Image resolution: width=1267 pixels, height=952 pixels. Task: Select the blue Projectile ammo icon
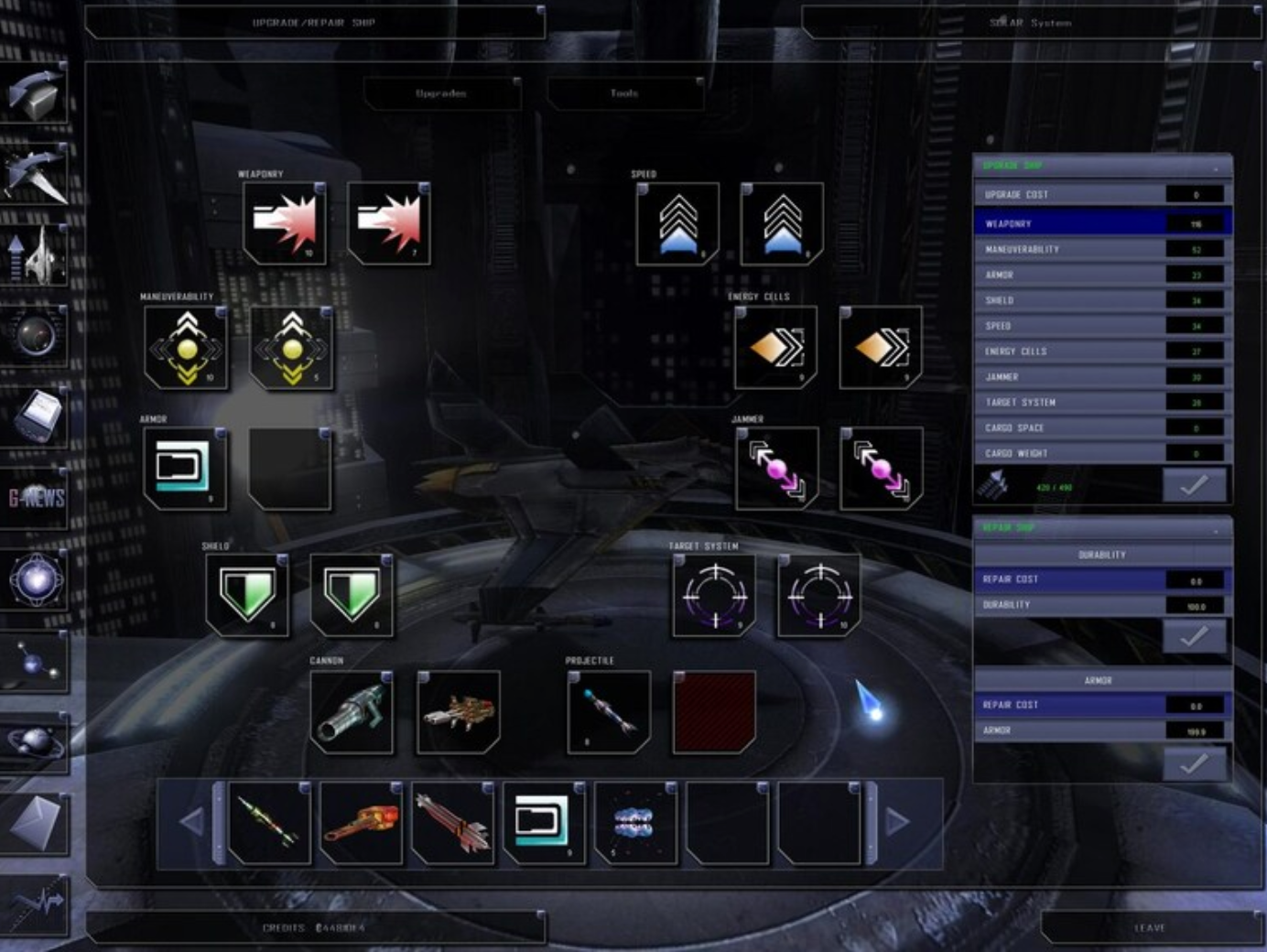tap(604, 715)
